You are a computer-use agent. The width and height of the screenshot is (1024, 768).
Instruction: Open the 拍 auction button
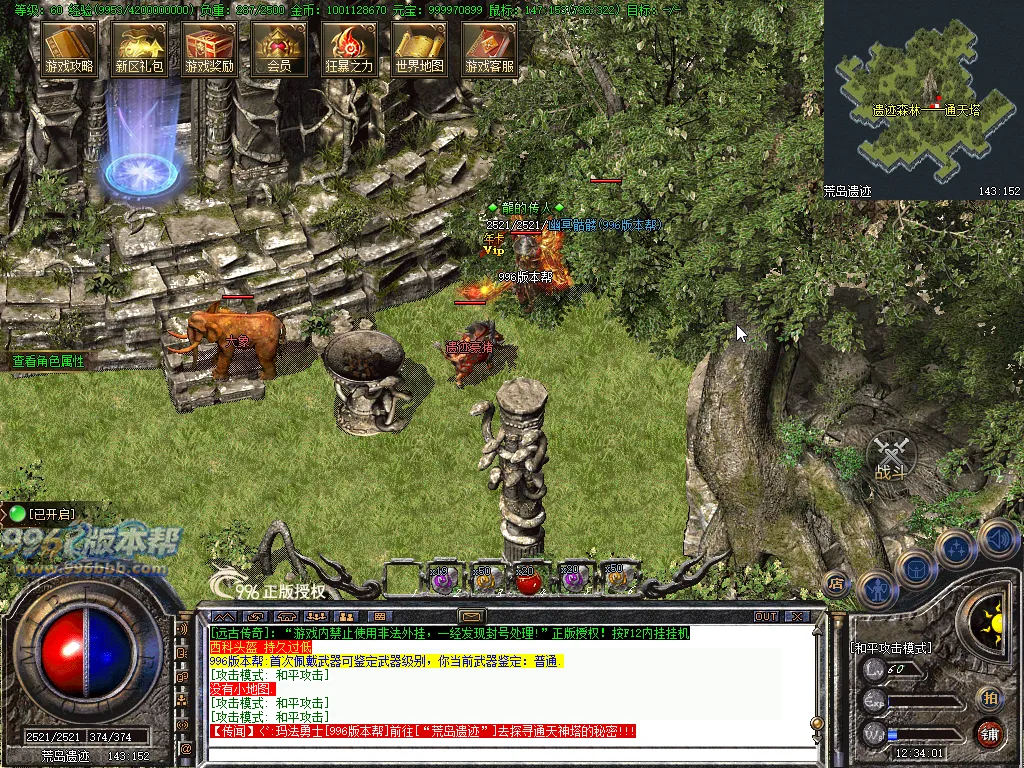(990, 697)
